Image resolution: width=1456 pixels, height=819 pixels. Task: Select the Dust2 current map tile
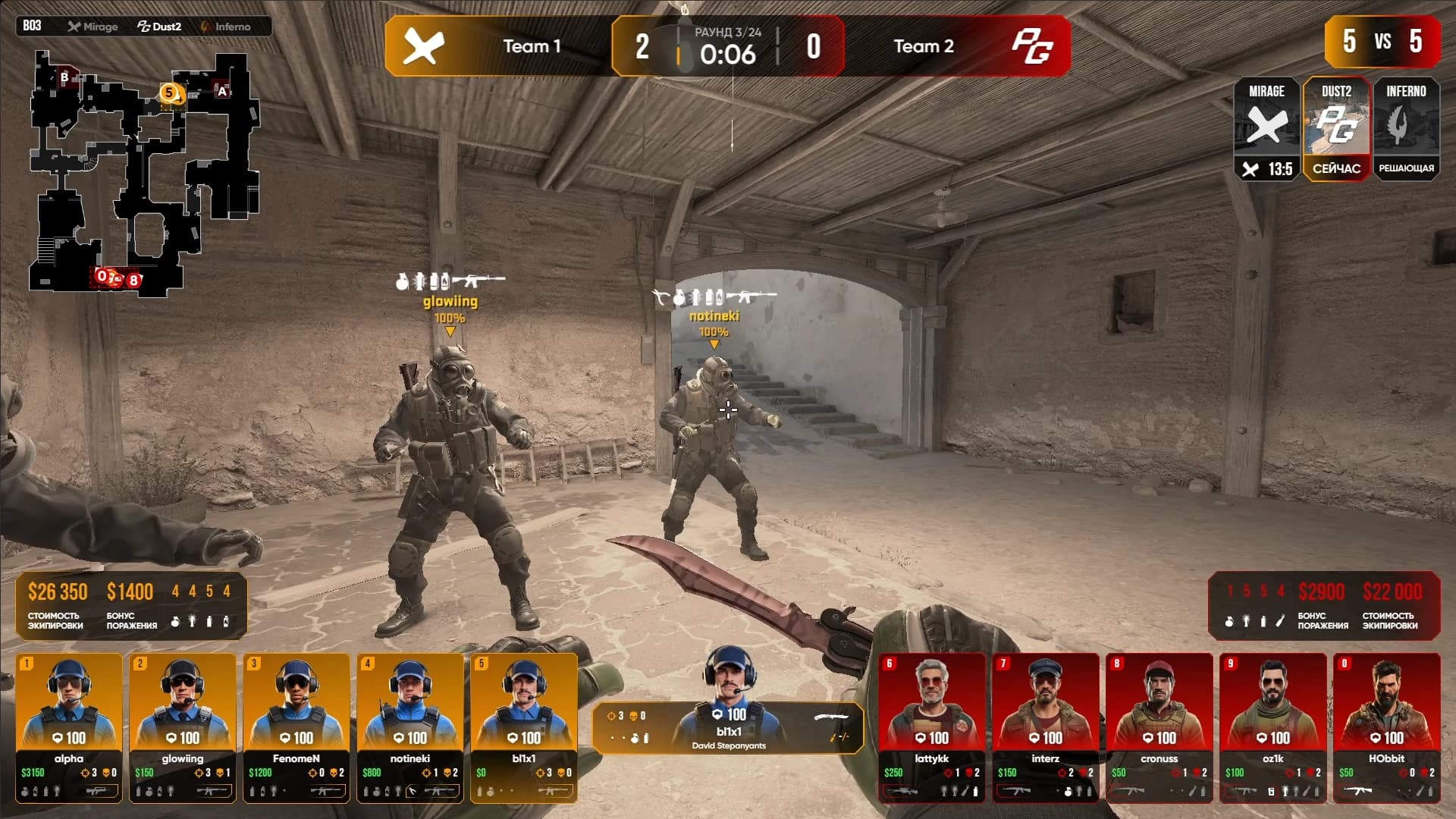[x=1336, y=129]
